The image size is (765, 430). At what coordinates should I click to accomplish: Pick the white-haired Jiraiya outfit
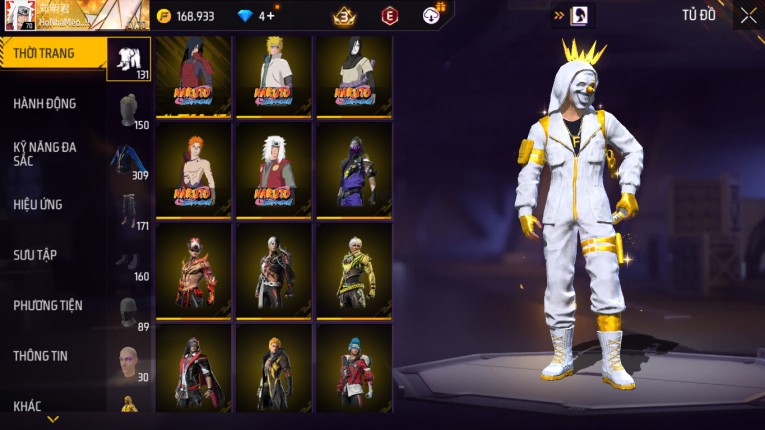(x=273, y=168)
